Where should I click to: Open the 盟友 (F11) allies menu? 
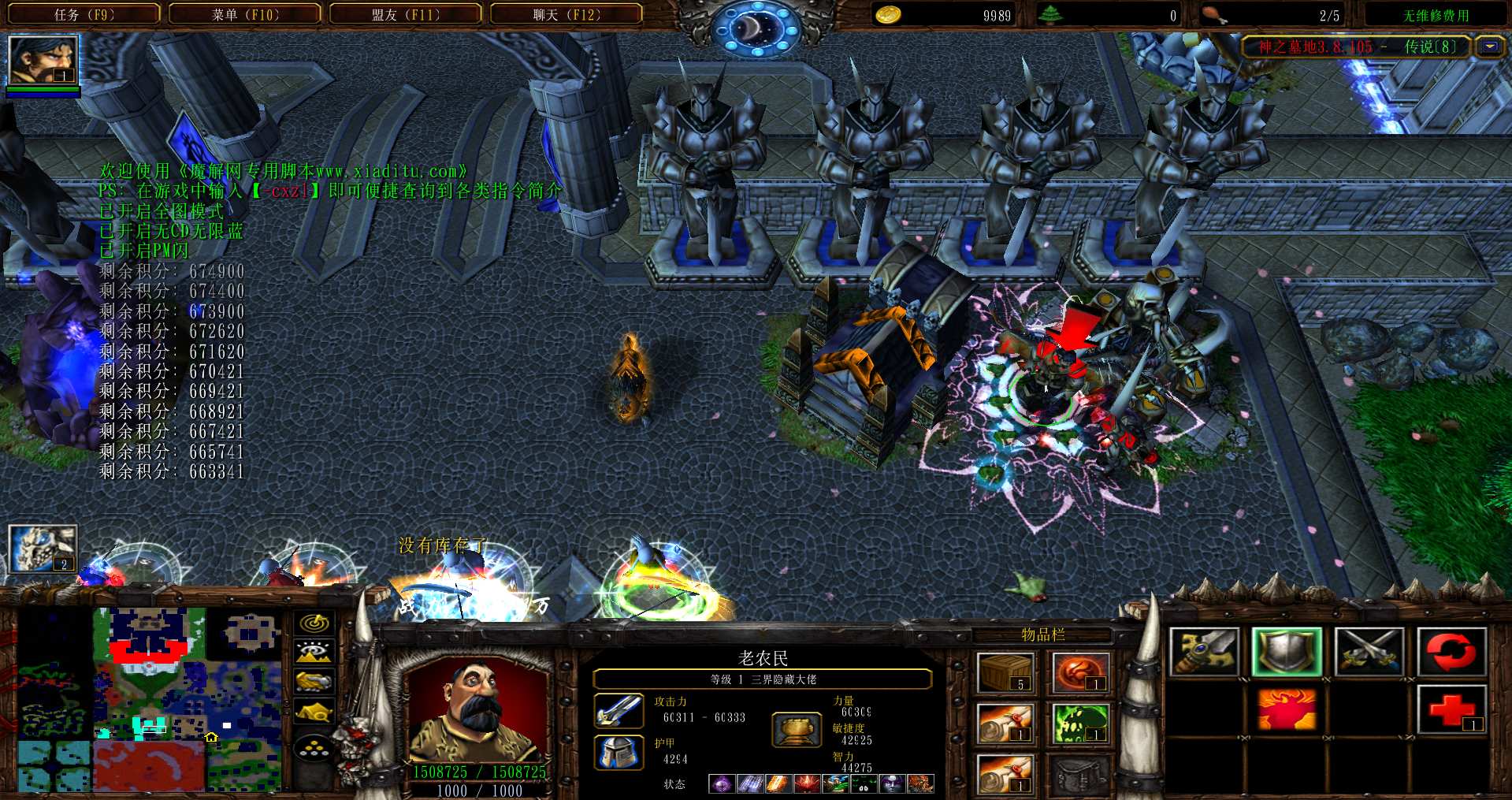click(406, 14)
